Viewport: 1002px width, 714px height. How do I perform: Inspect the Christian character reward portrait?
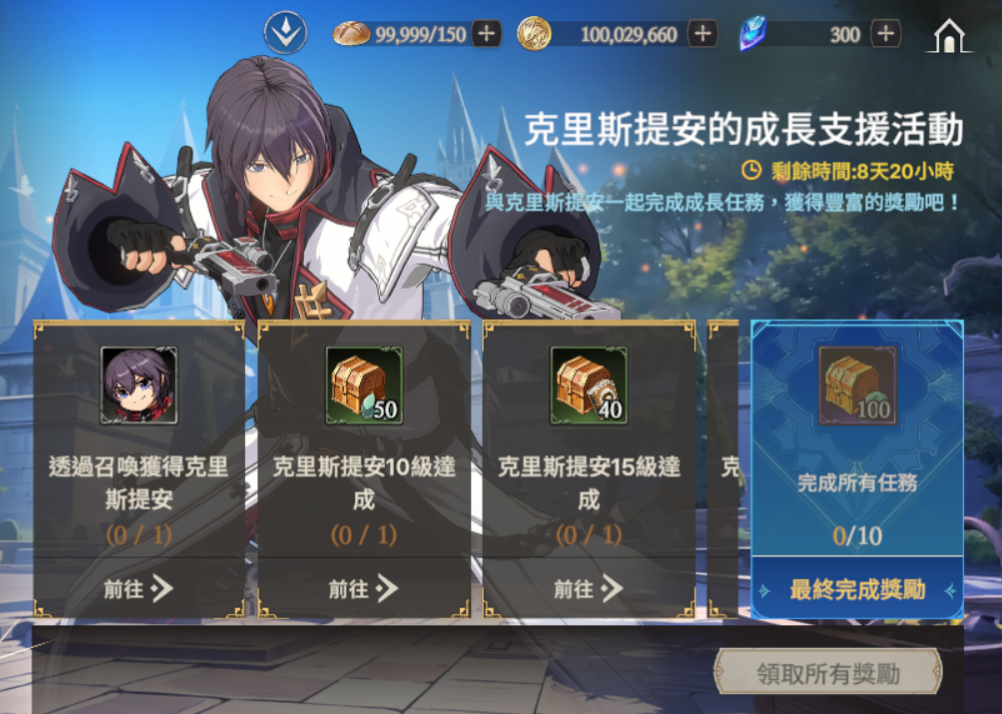click(139, 385)
